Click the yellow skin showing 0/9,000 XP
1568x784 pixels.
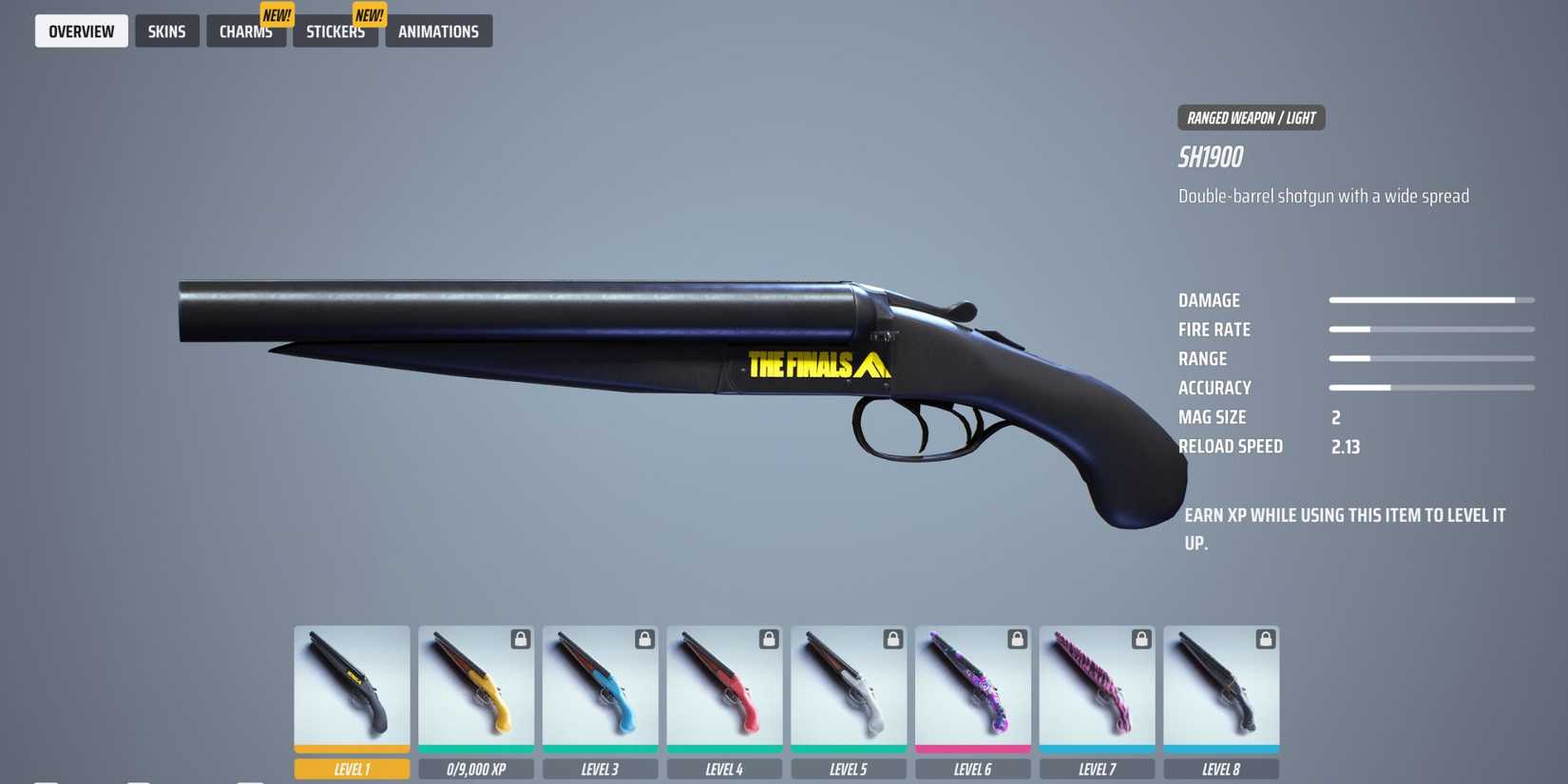476,689
